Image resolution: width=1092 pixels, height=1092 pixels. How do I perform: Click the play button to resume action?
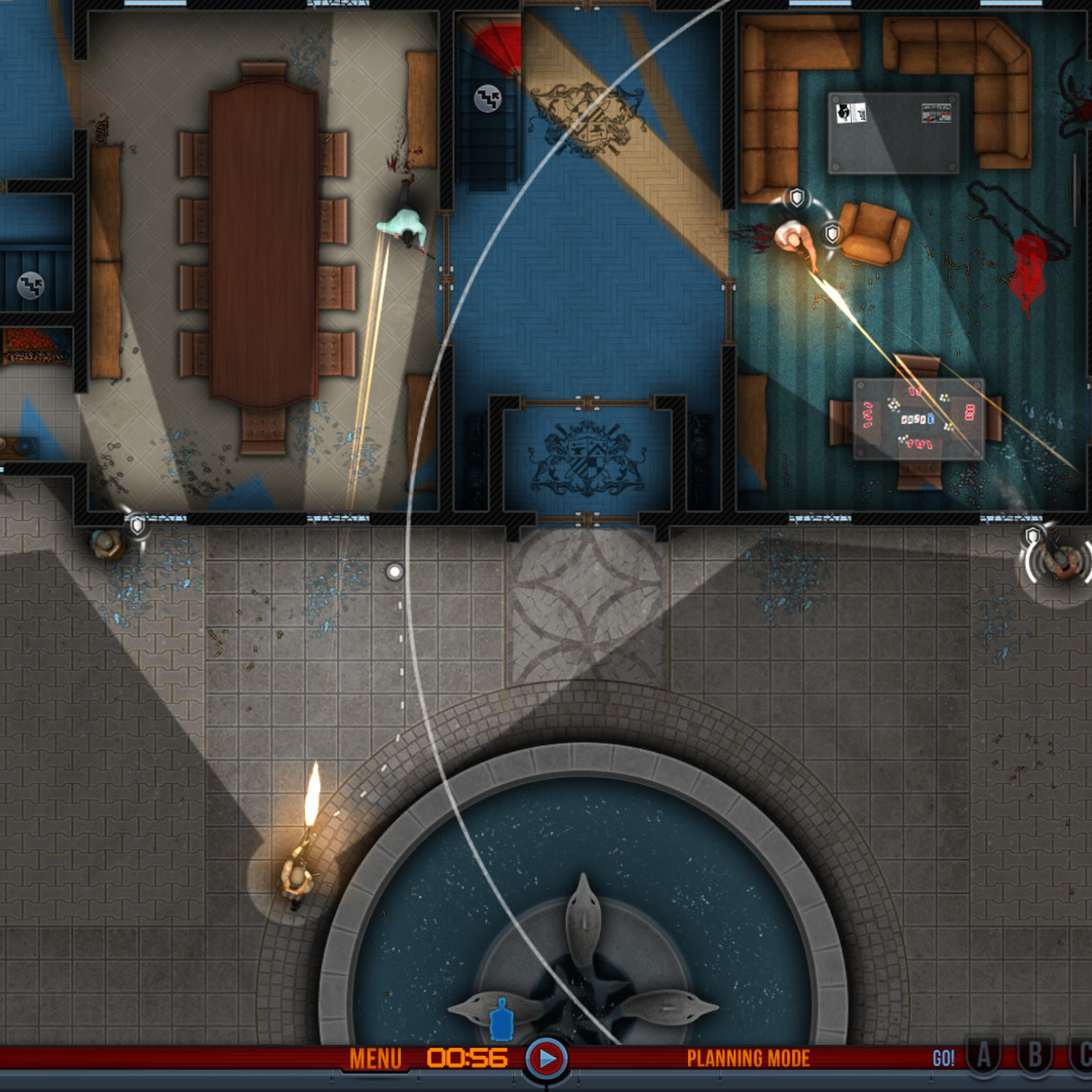coord(546,1059)
